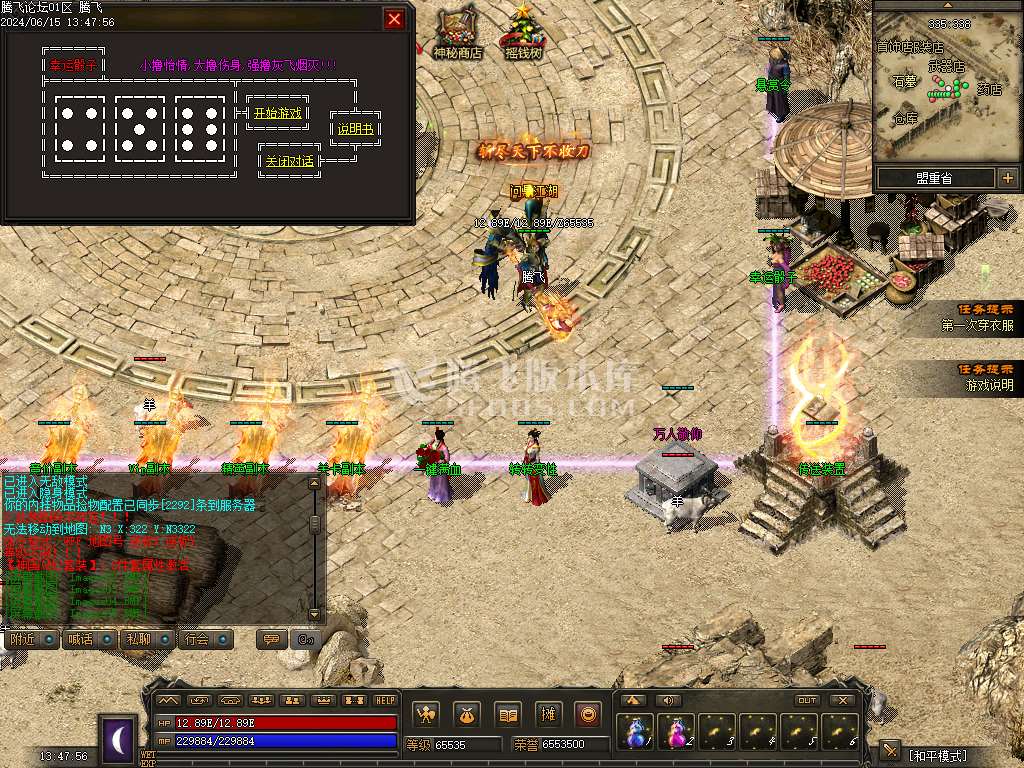
Task: Select the 行会 guild chat channel
Action: pos(206,639)
